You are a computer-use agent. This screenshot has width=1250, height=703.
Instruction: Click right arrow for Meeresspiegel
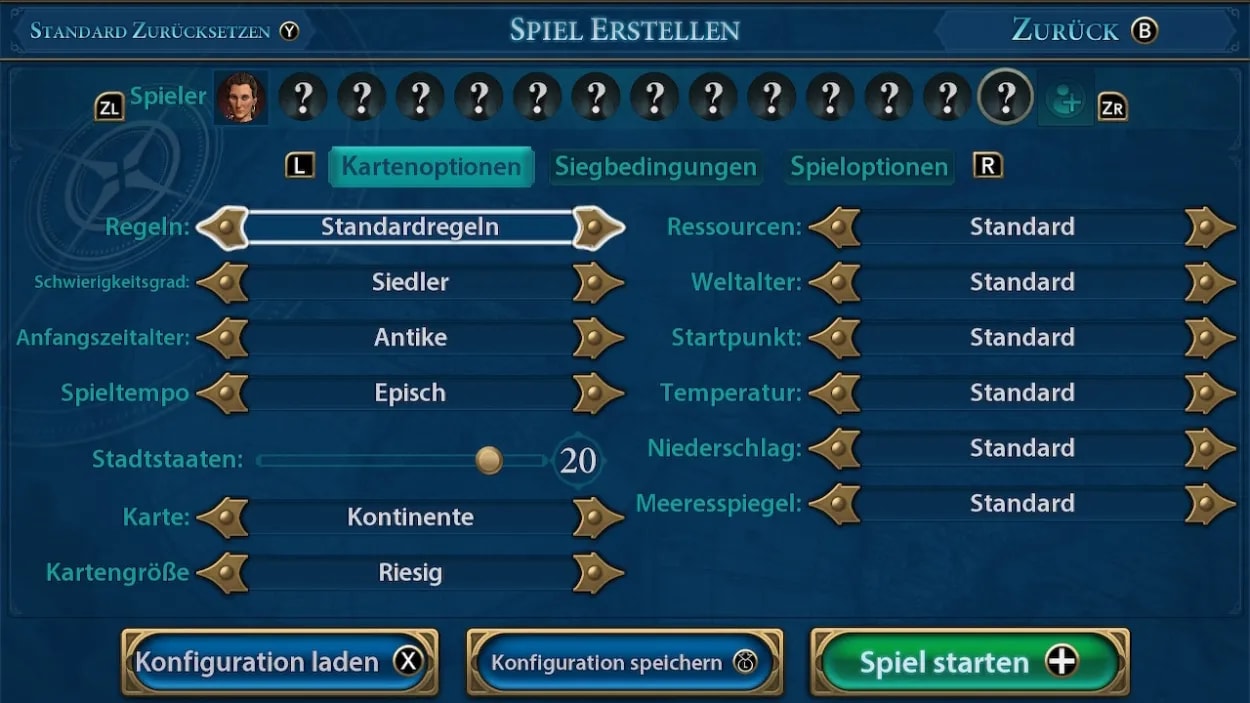pos(1209,503)
